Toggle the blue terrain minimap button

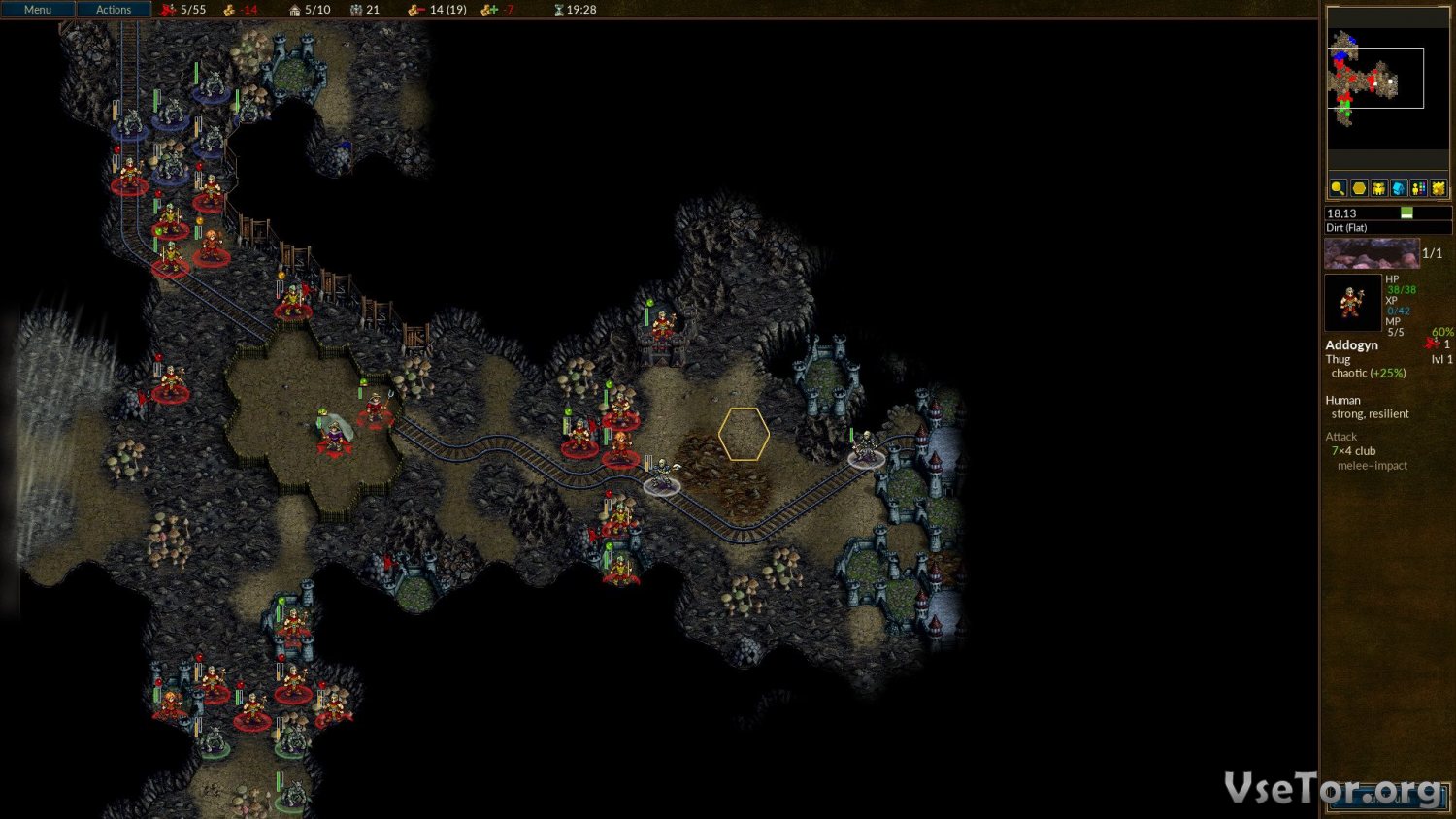pos(1399,188)
